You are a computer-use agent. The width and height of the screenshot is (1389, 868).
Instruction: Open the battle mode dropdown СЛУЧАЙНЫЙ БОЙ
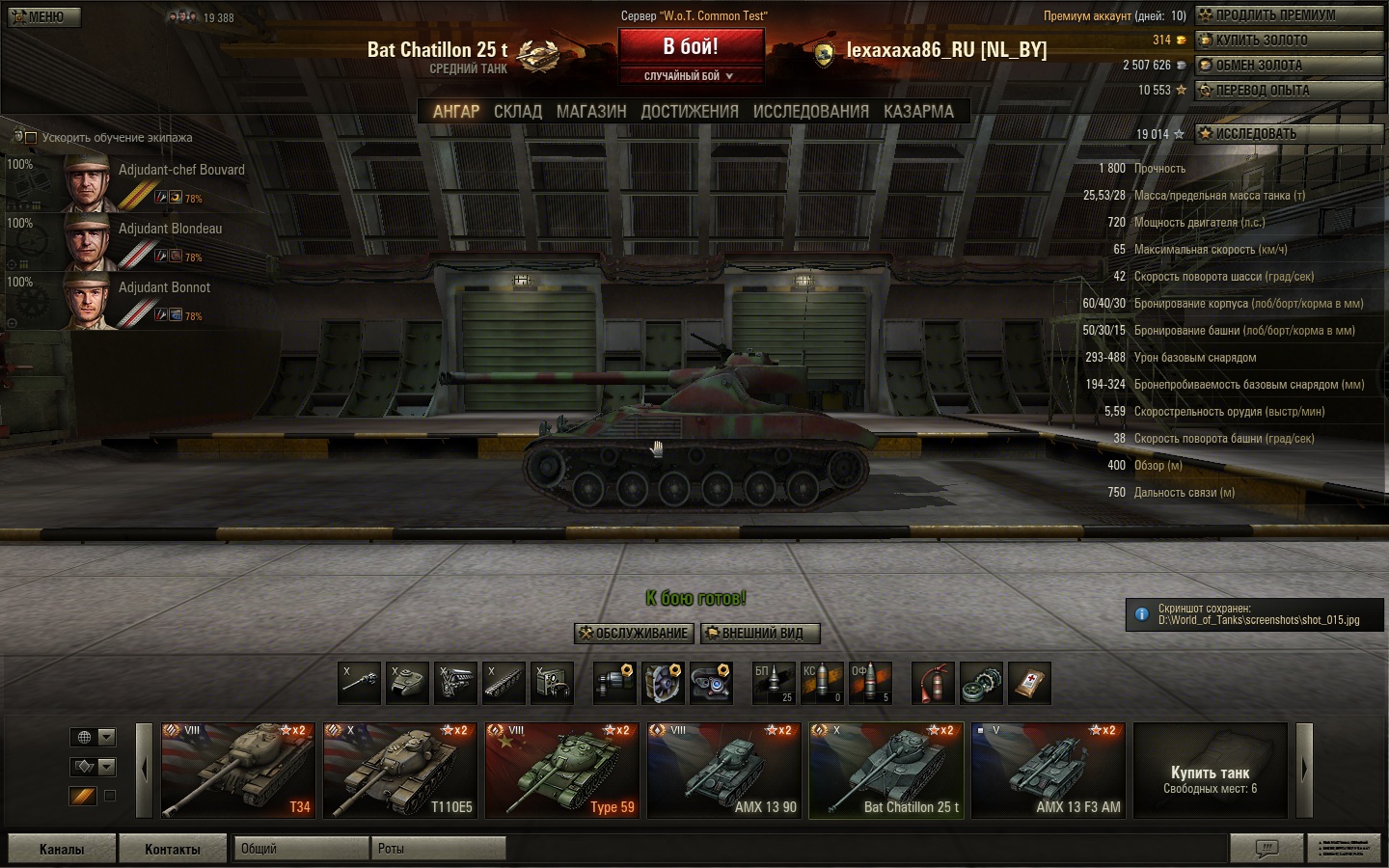(x=689, y=76)
